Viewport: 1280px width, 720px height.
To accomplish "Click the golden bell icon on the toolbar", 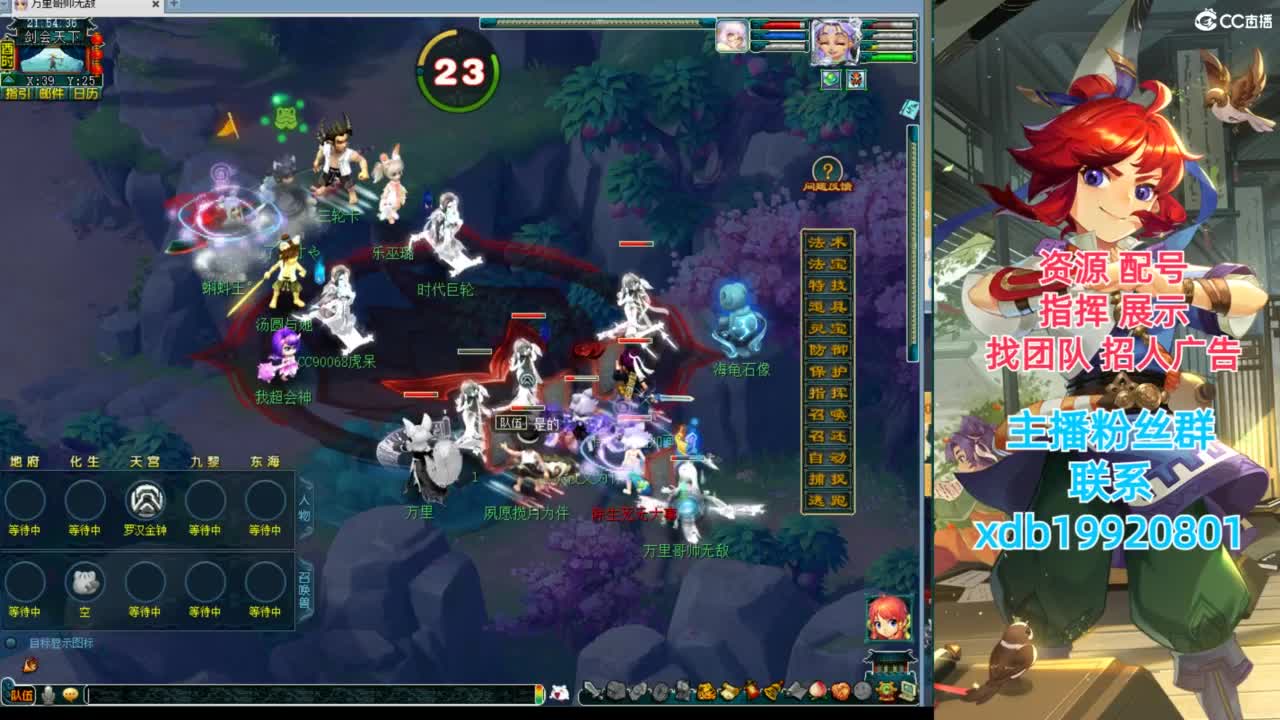I will [772, 690].
